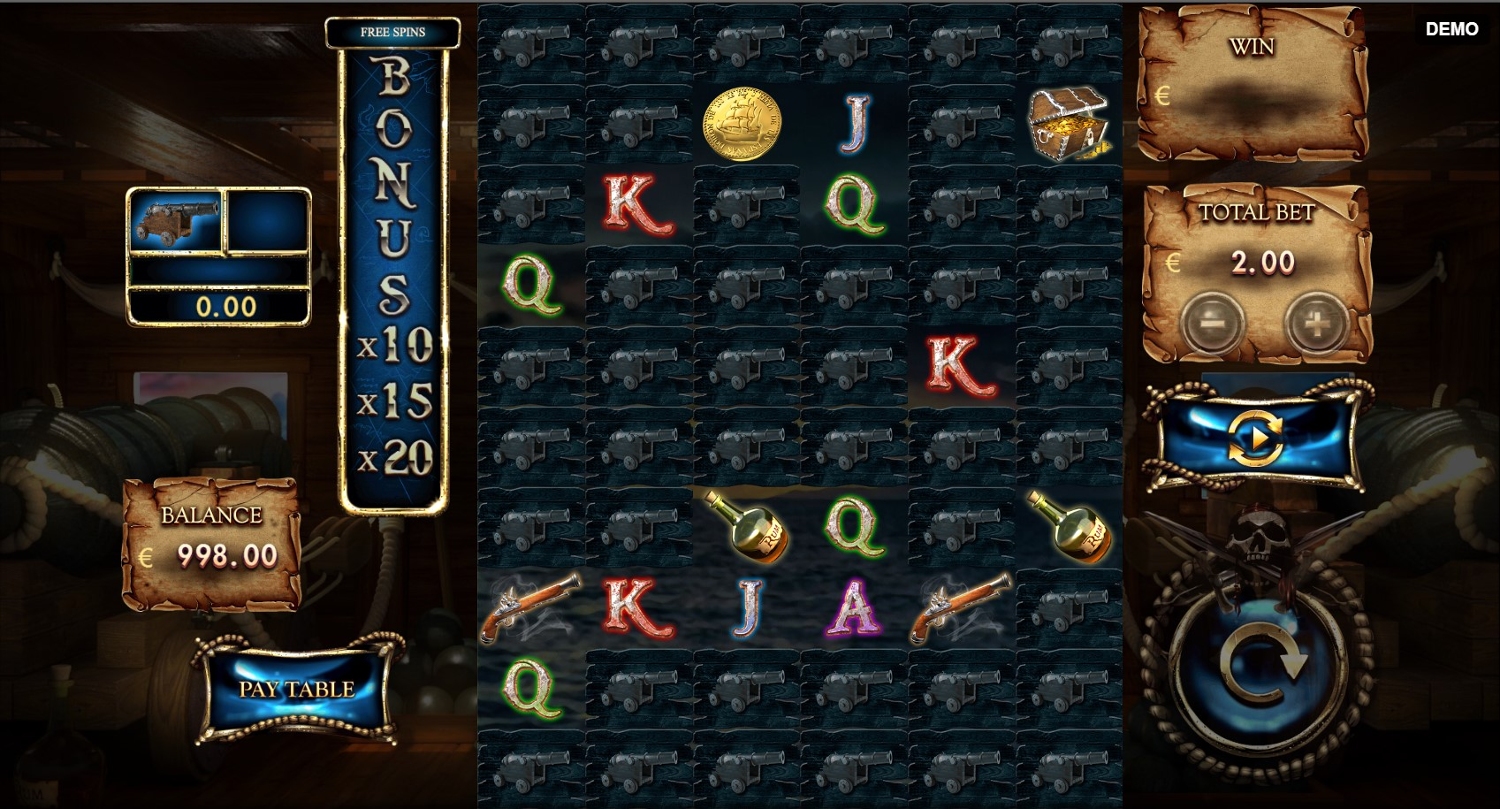The height and width of the screenshot is (809, 1500).
Task: Decrease total bet with minus button
Action: click(1212, 324)
